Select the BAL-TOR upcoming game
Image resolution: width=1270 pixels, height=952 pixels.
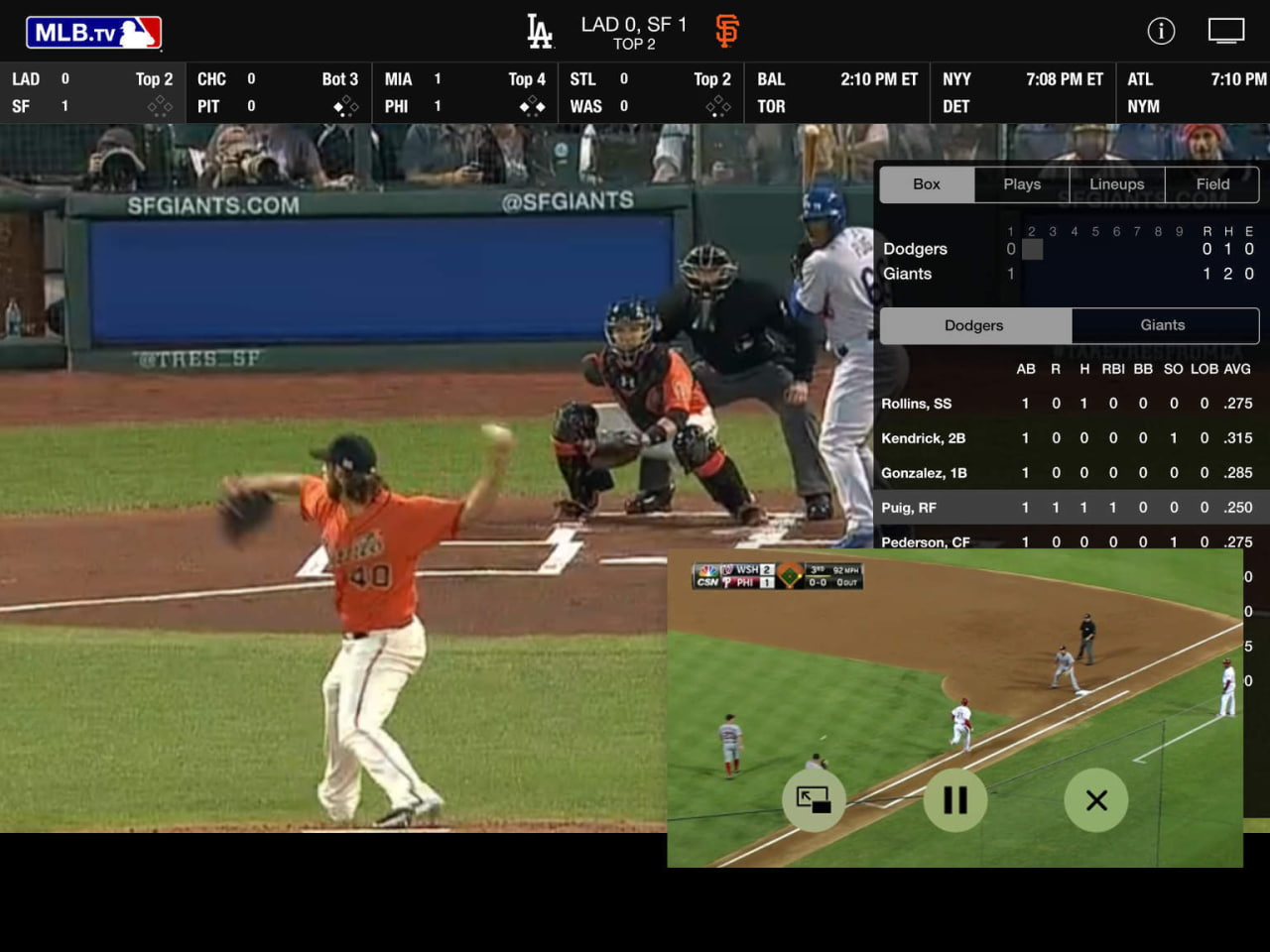click(x=836, y=92)
